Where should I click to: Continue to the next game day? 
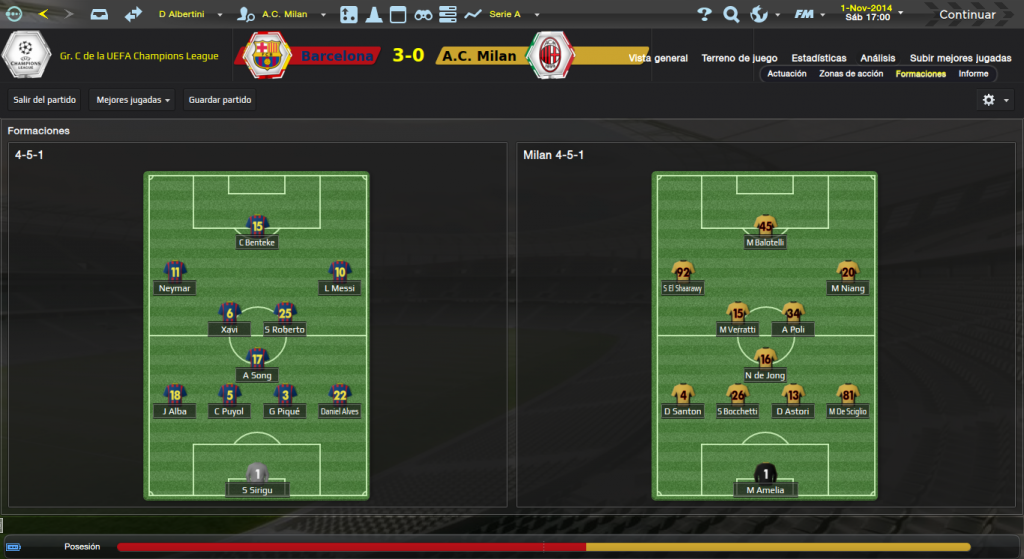[967, 14]
